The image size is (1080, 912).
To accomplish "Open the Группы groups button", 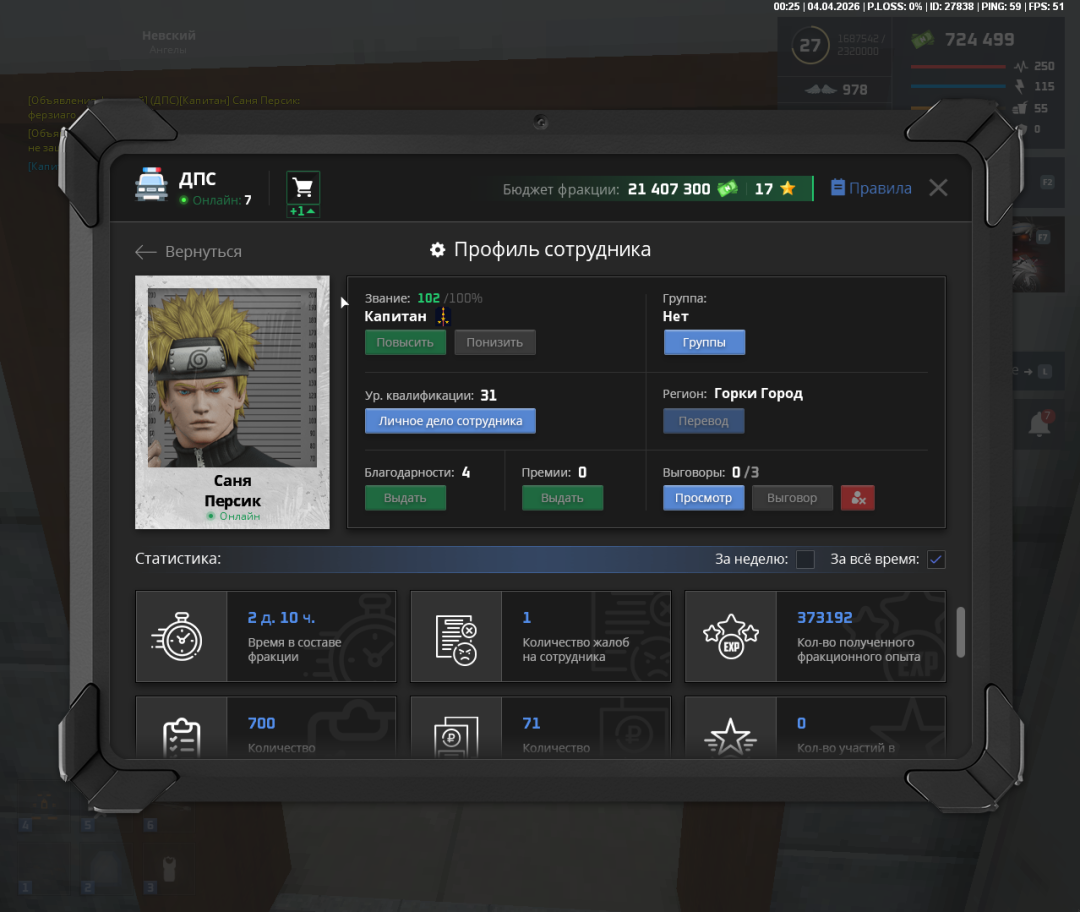I will click(x=704, y=343).
